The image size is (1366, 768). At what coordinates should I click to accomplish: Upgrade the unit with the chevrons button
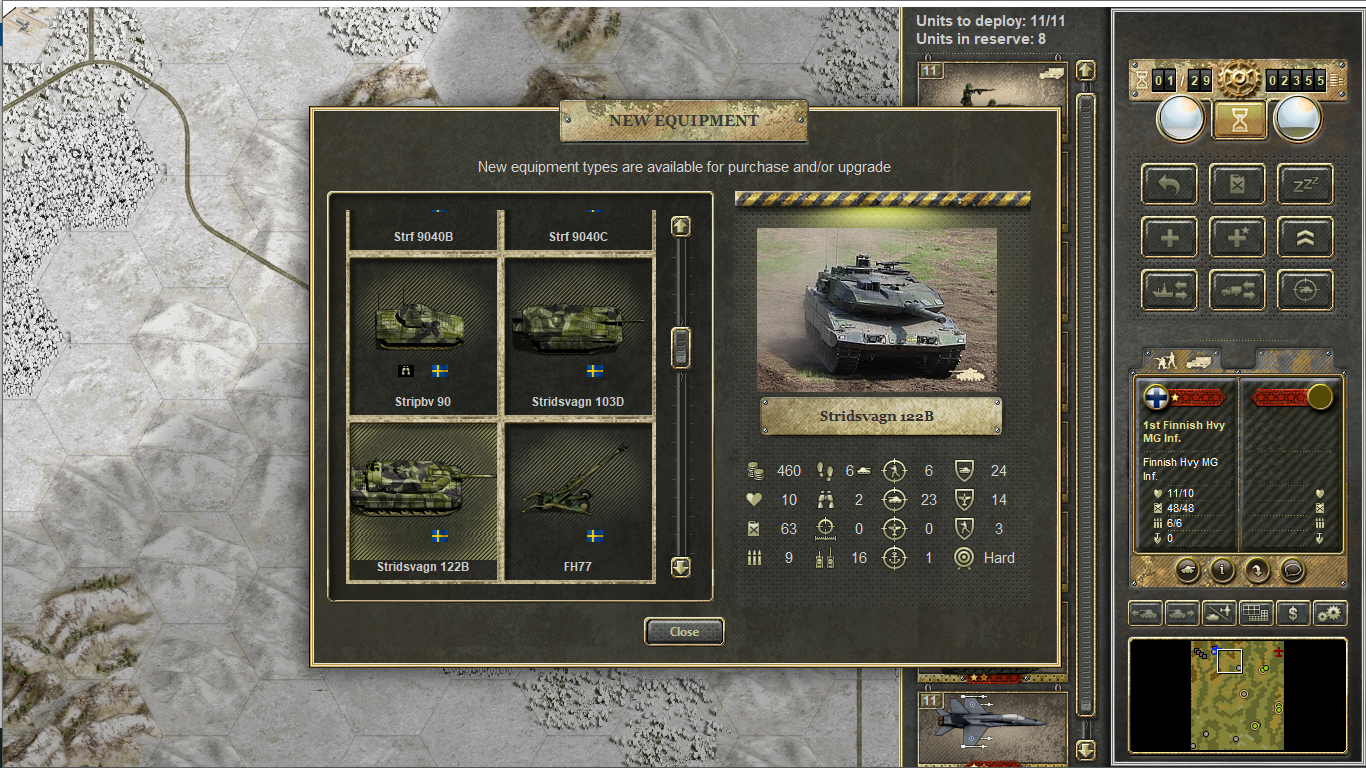1305,237
